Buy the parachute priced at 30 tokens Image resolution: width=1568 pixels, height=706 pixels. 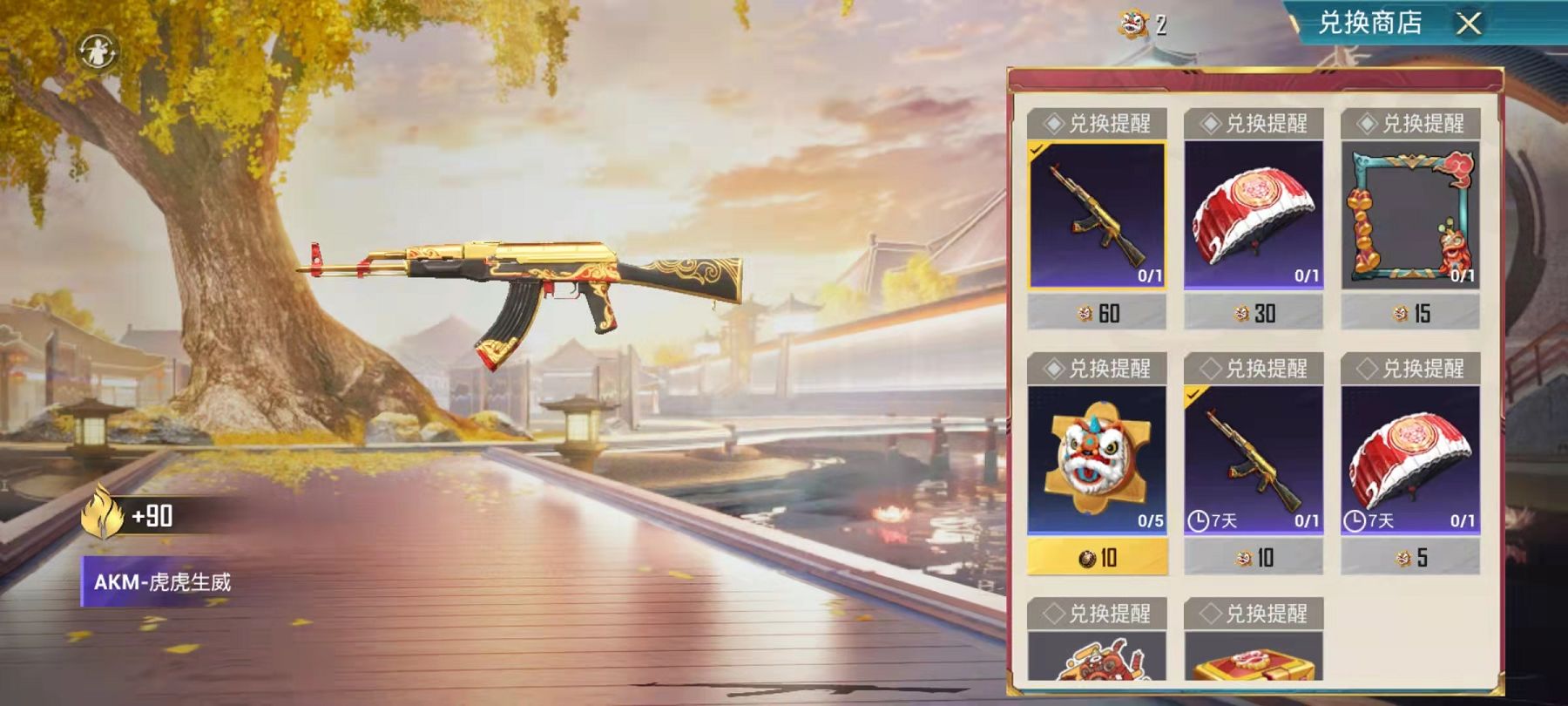coord(1254,313)
